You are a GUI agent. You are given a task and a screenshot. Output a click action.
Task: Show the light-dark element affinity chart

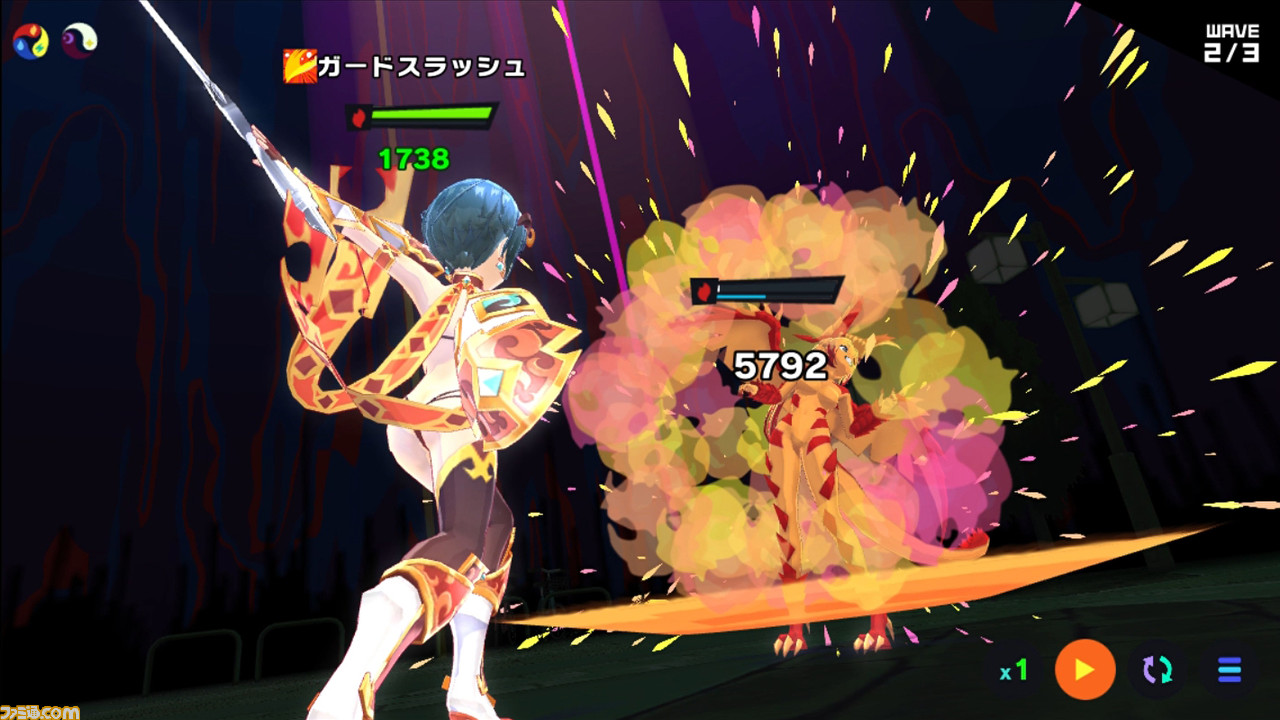pos(79,40)
